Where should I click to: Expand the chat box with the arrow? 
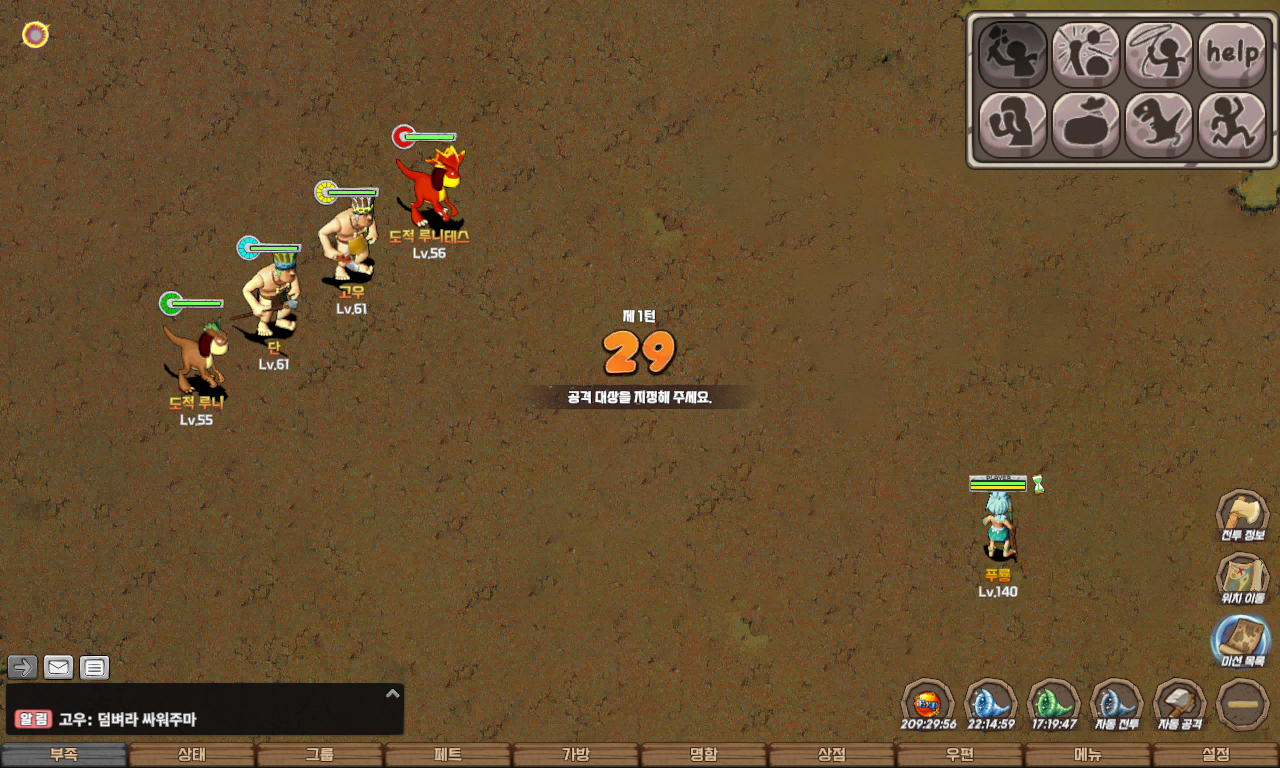393,693
